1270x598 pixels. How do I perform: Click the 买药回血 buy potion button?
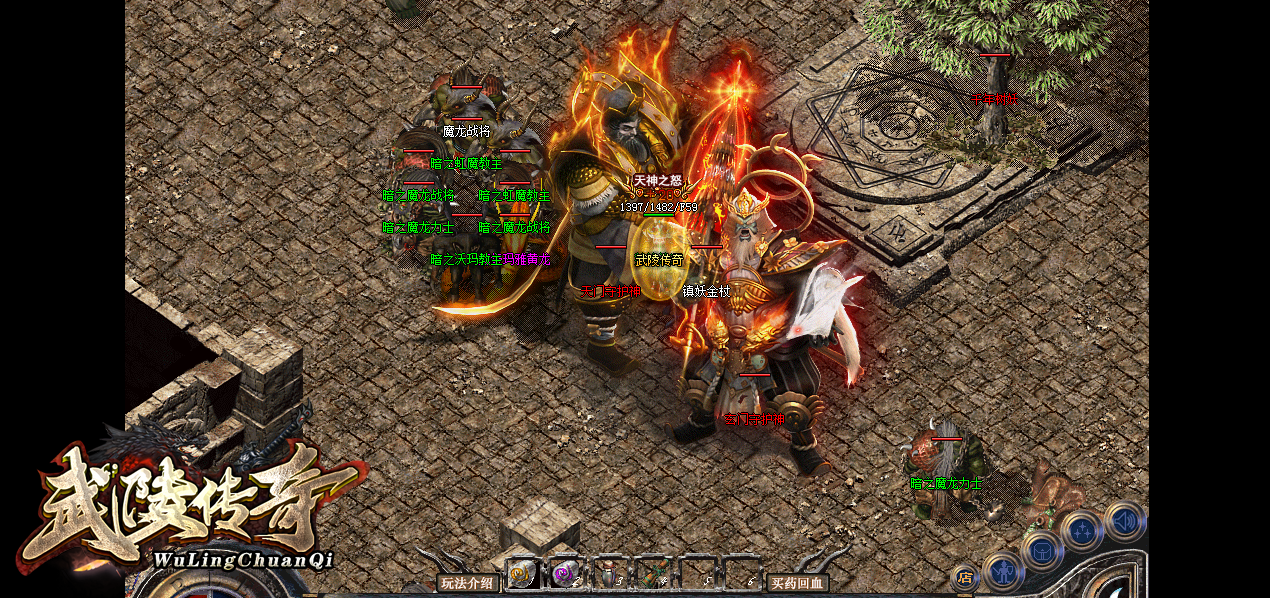(797, 583)
